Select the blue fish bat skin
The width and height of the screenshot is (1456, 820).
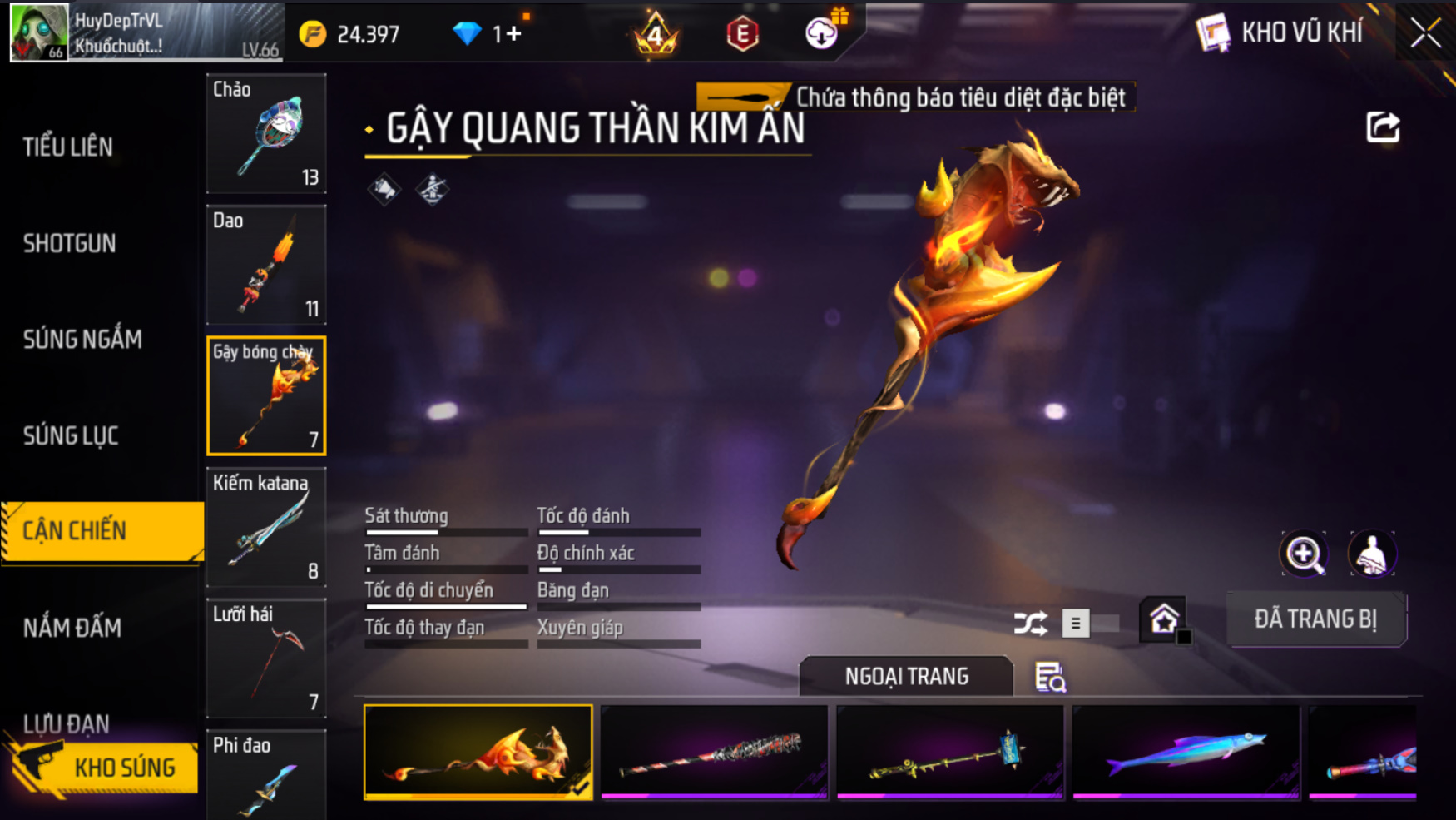[1186, 752]
